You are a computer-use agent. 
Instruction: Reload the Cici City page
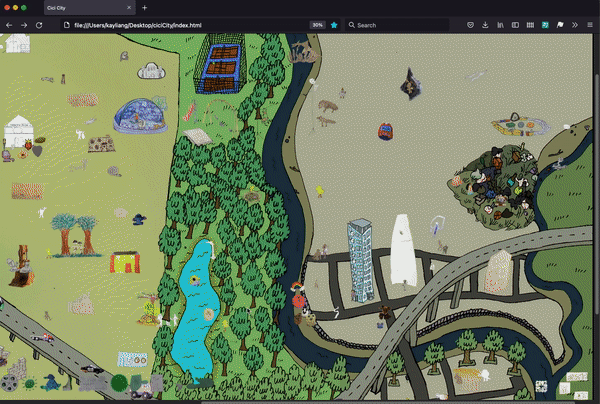39,25
